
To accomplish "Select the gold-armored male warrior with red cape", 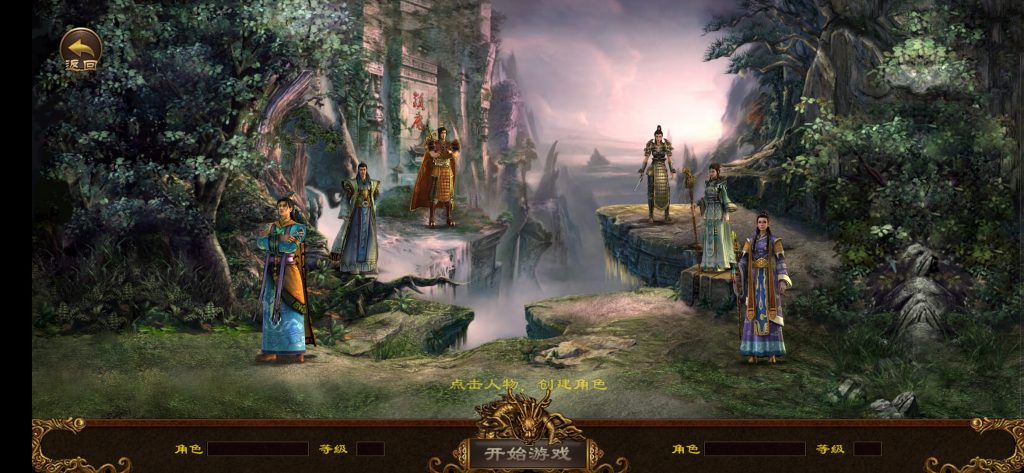I will [x=435, y=178].
